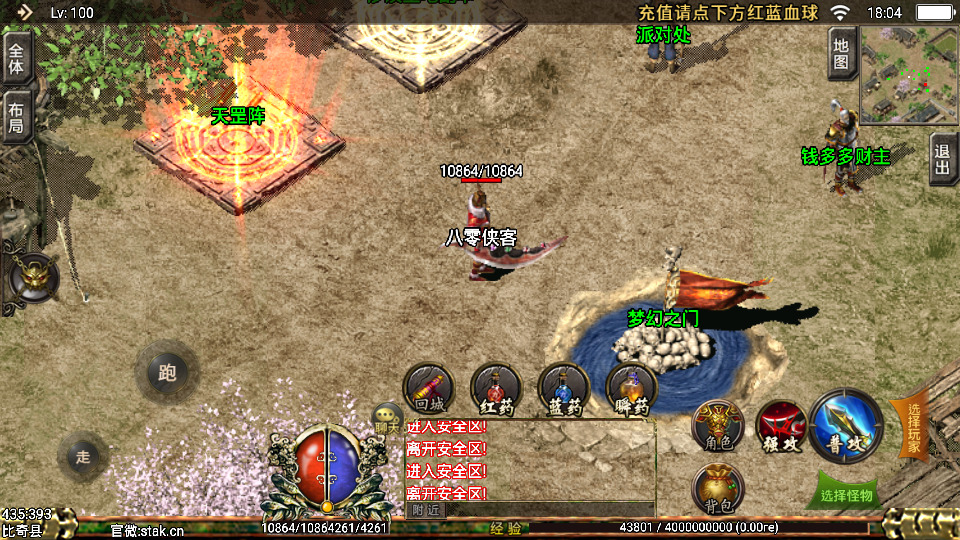Open the 地图 map button
The width and height of the screenshot is (960, 540).
(x=842, y=53)
